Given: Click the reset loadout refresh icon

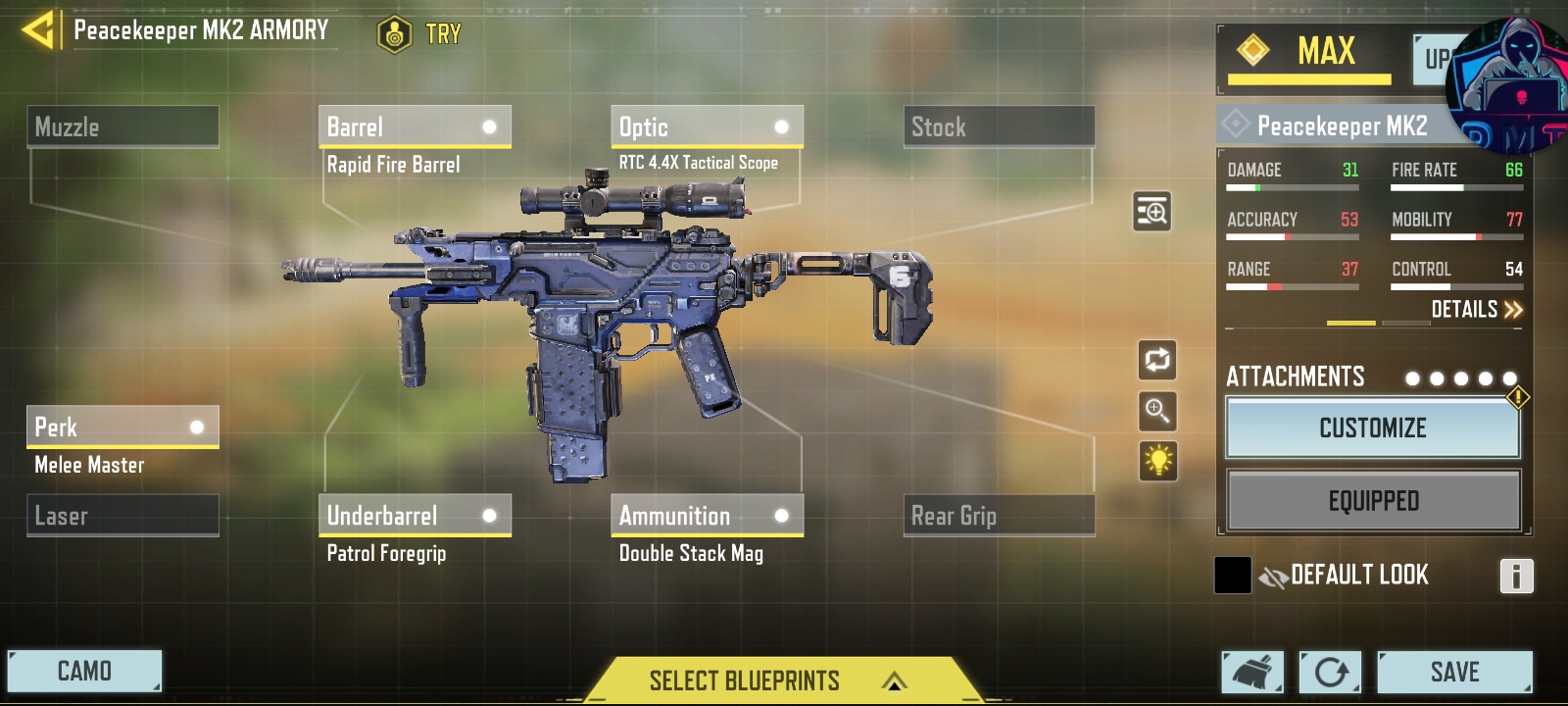Looking at the screenshot, I should point(1329,672).
